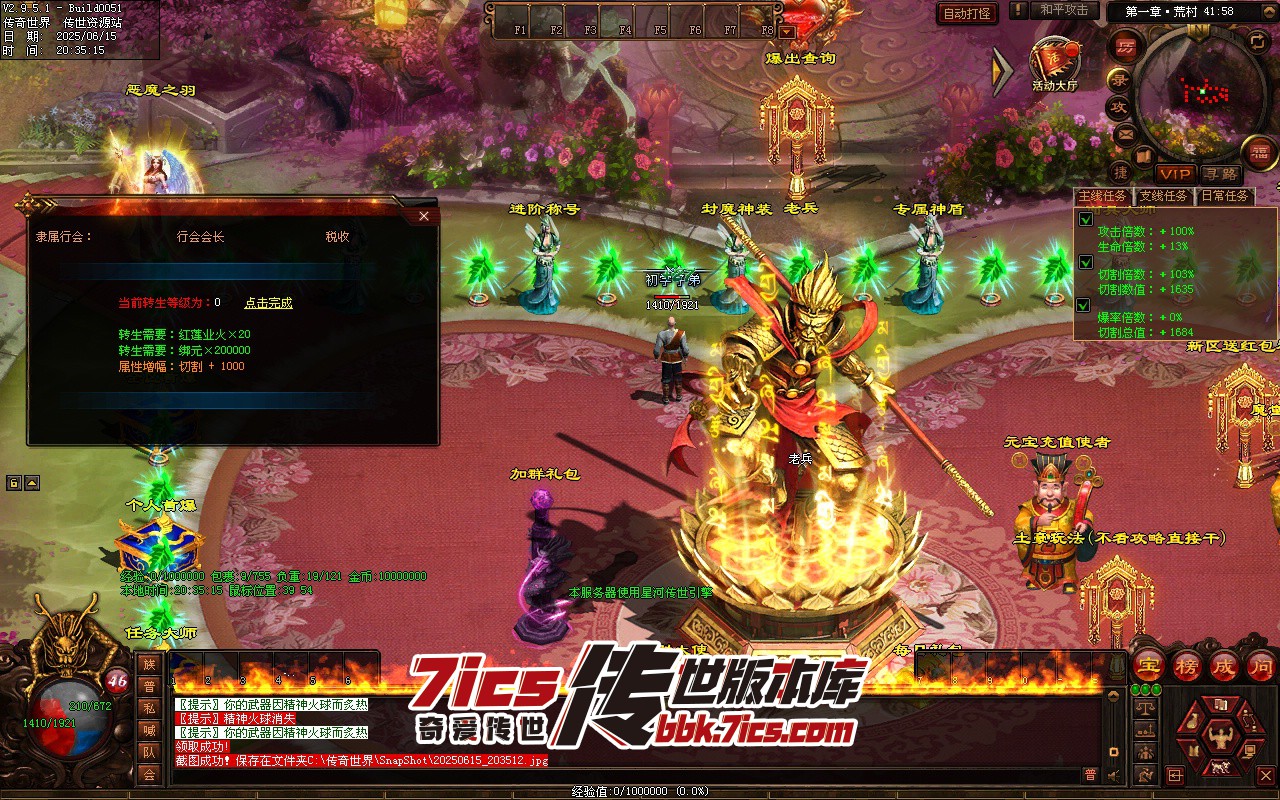Open the mail envelope icon
1280x800 pixels.
1125,133
